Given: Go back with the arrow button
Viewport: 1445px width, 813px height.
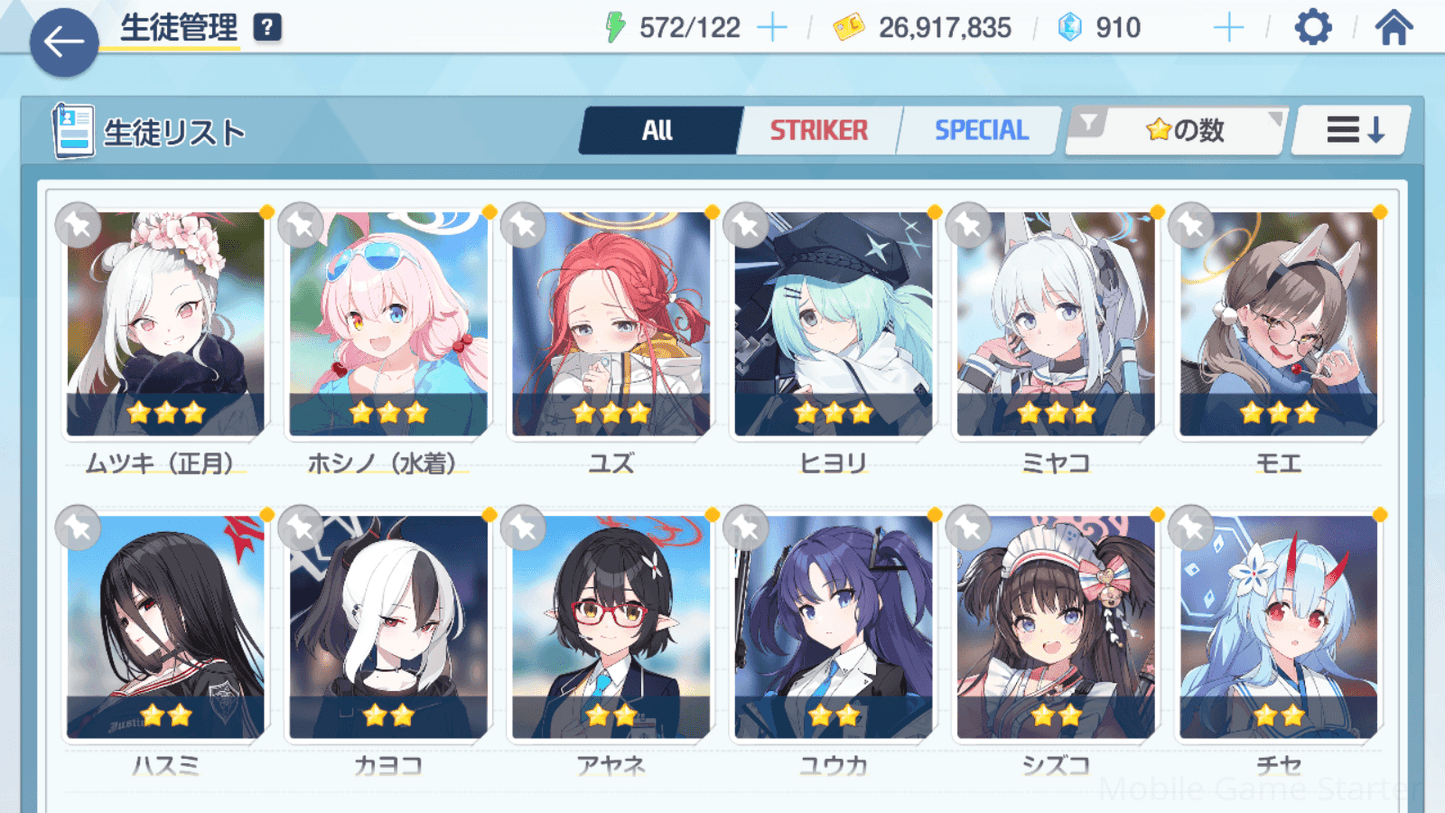Looking at the screenshot, I should (64, 42).
